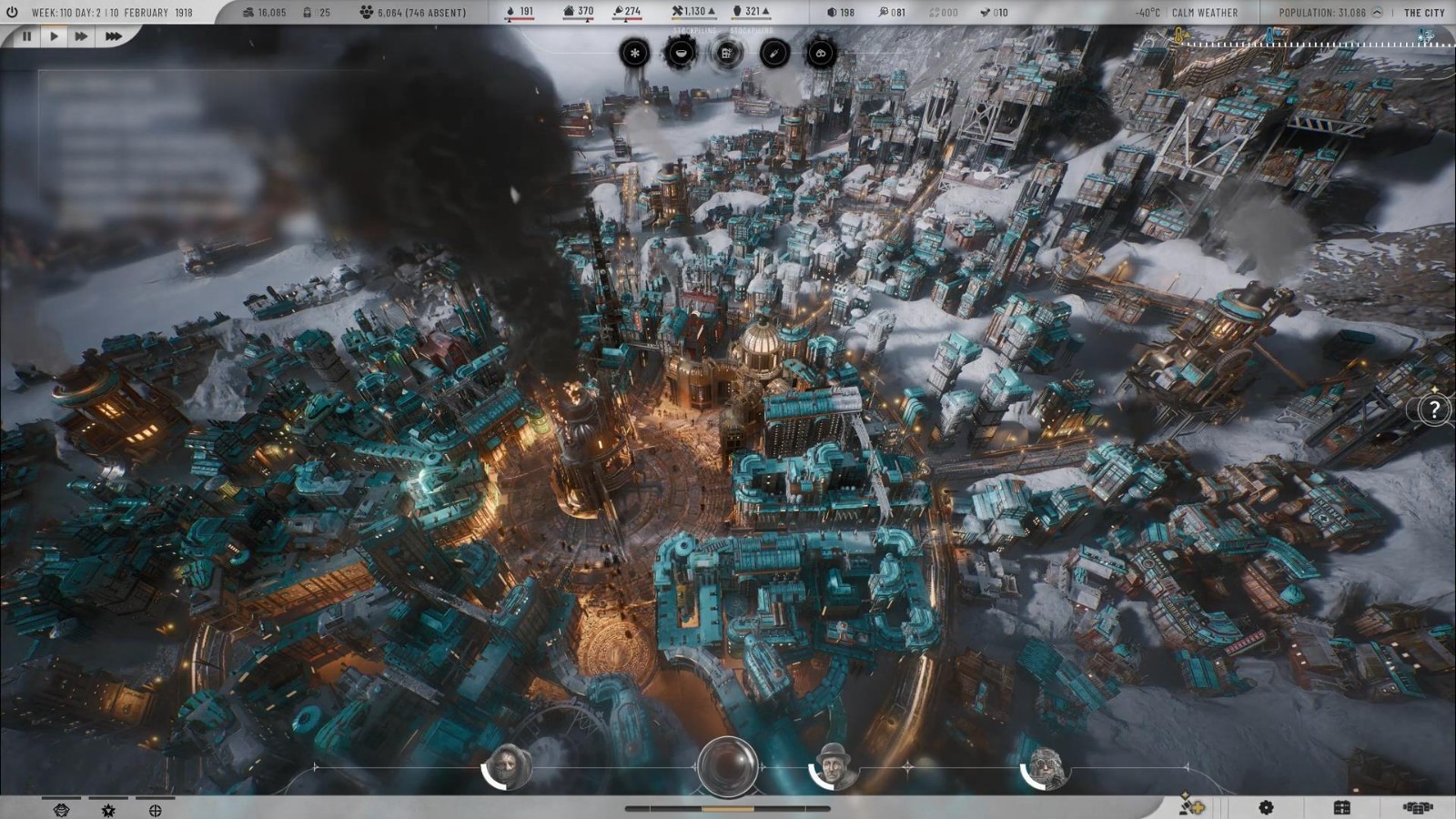Open the build districts hammer icon
Viewport: 1456px width, 819px height.
1191,806
